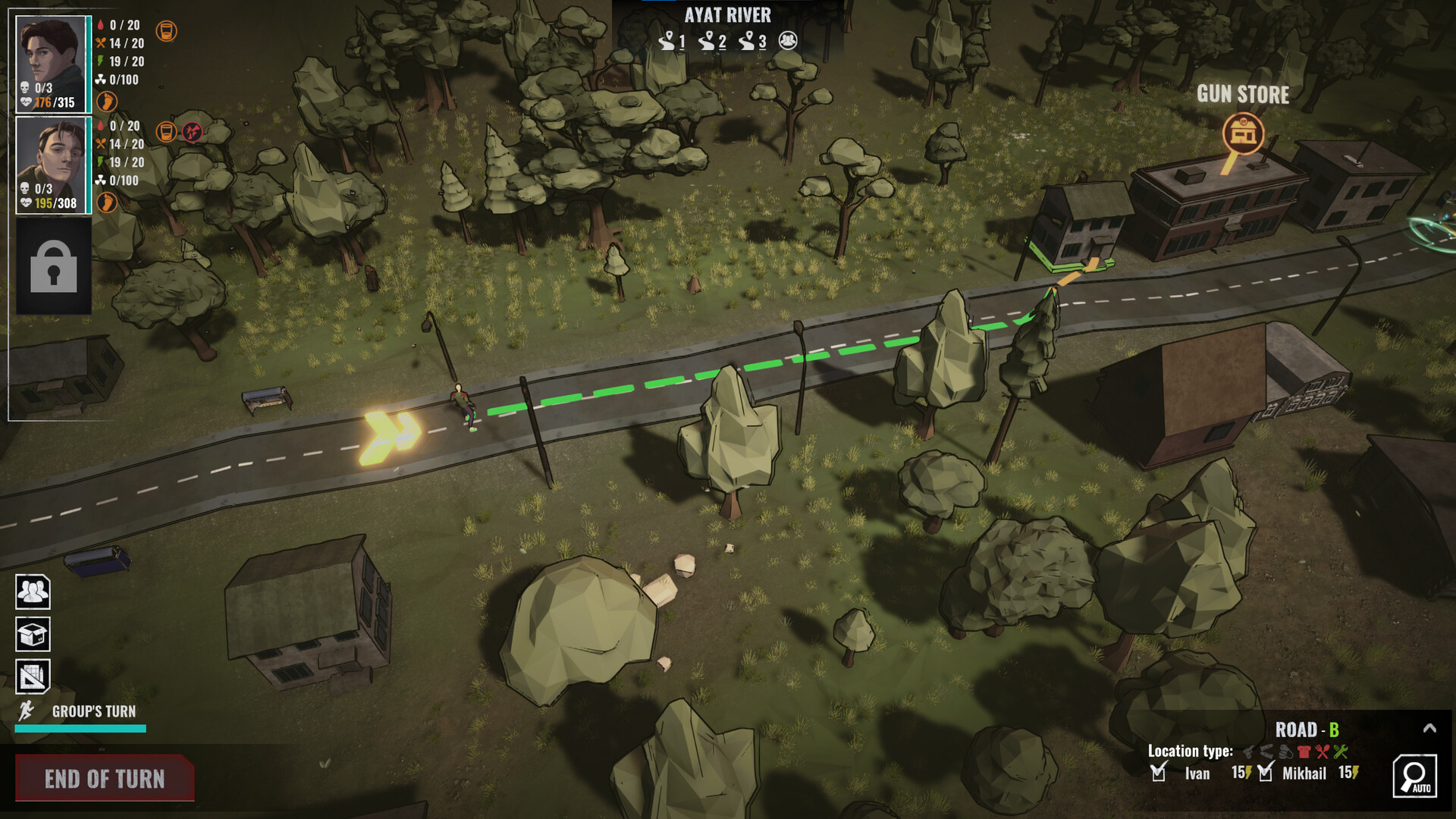Collapse the Road-B location panel arrow

(x=1429, y=729)
